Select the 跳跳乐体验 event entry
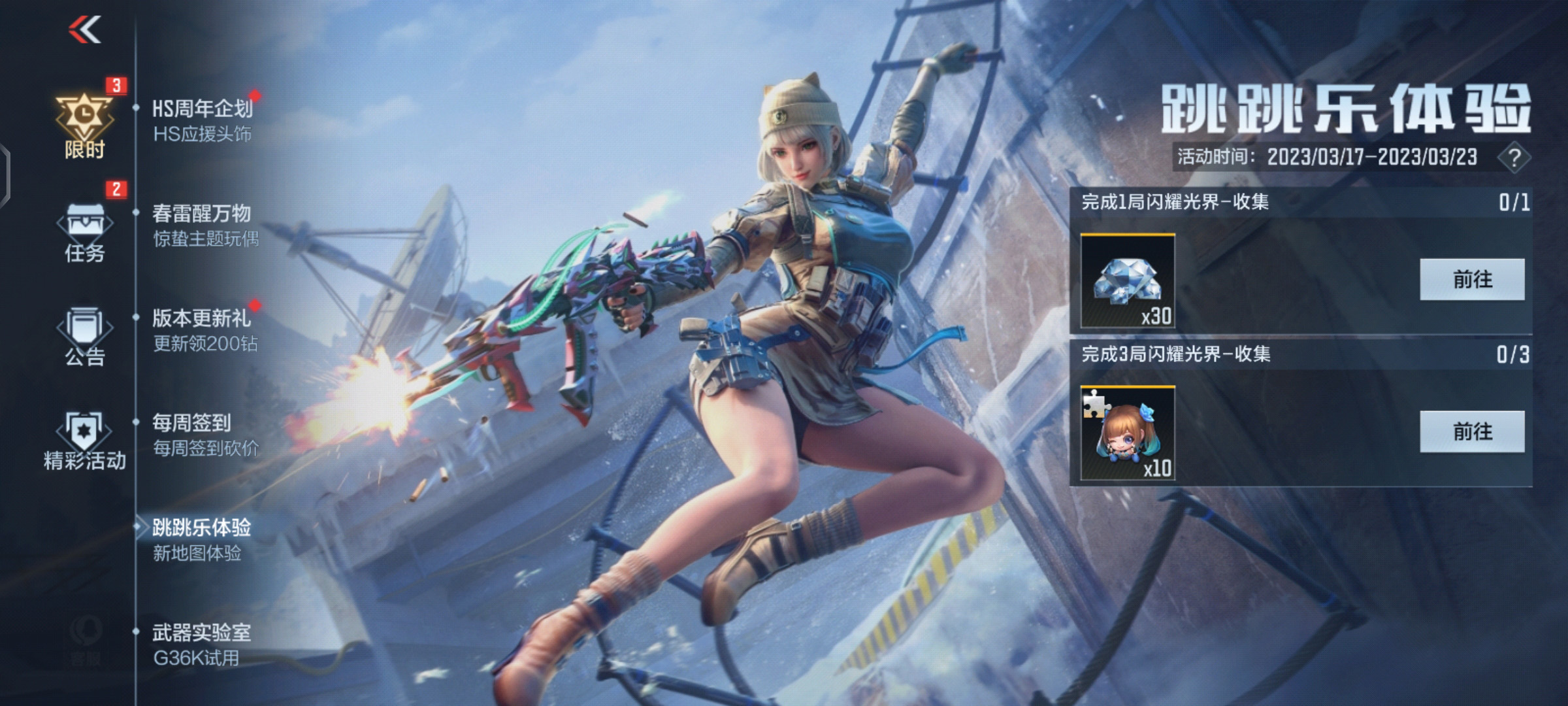This screenshot has width=1568, height=706. point(201,539)
